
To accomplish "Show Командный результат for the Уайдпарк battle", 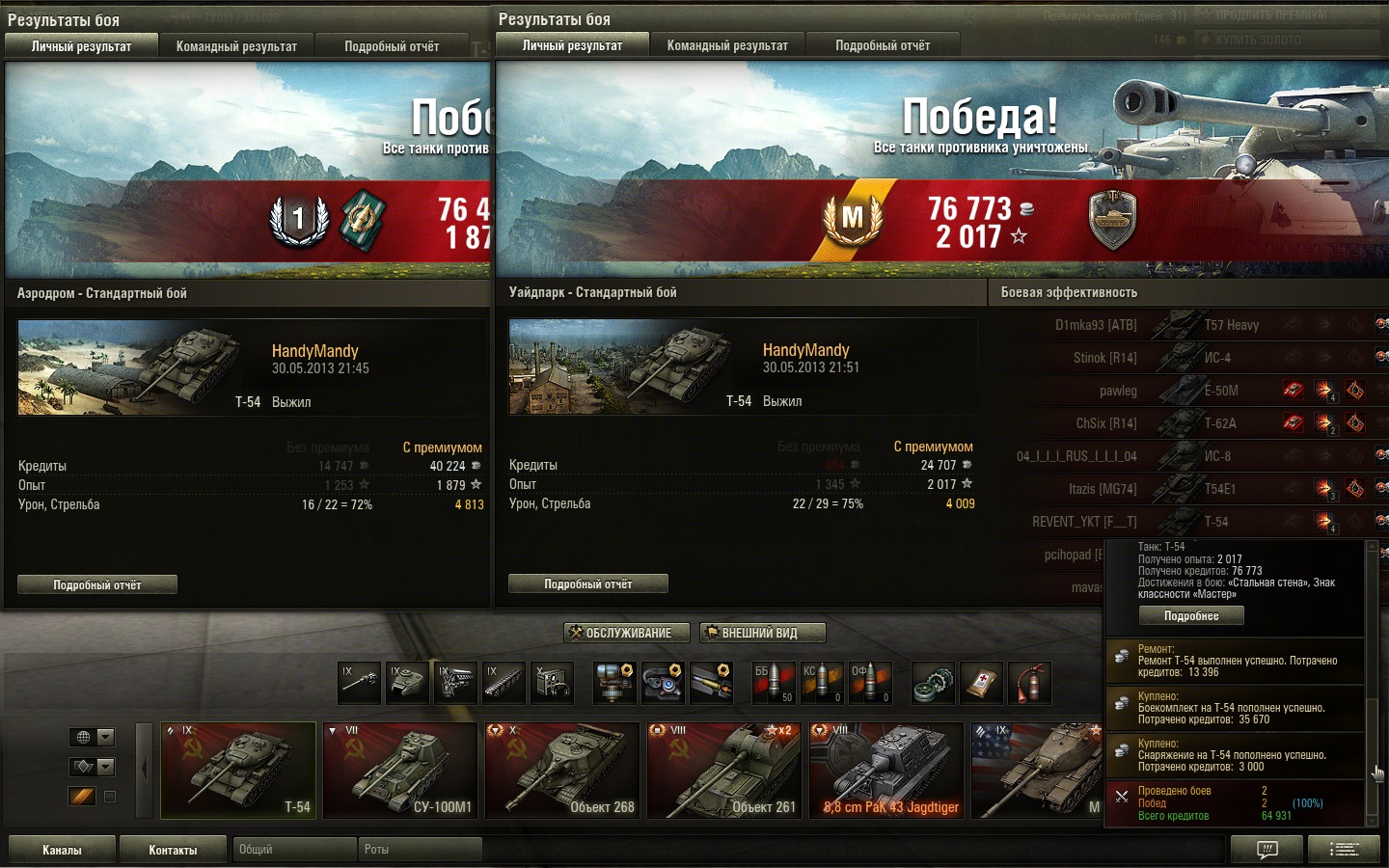I will click(727, 45).
